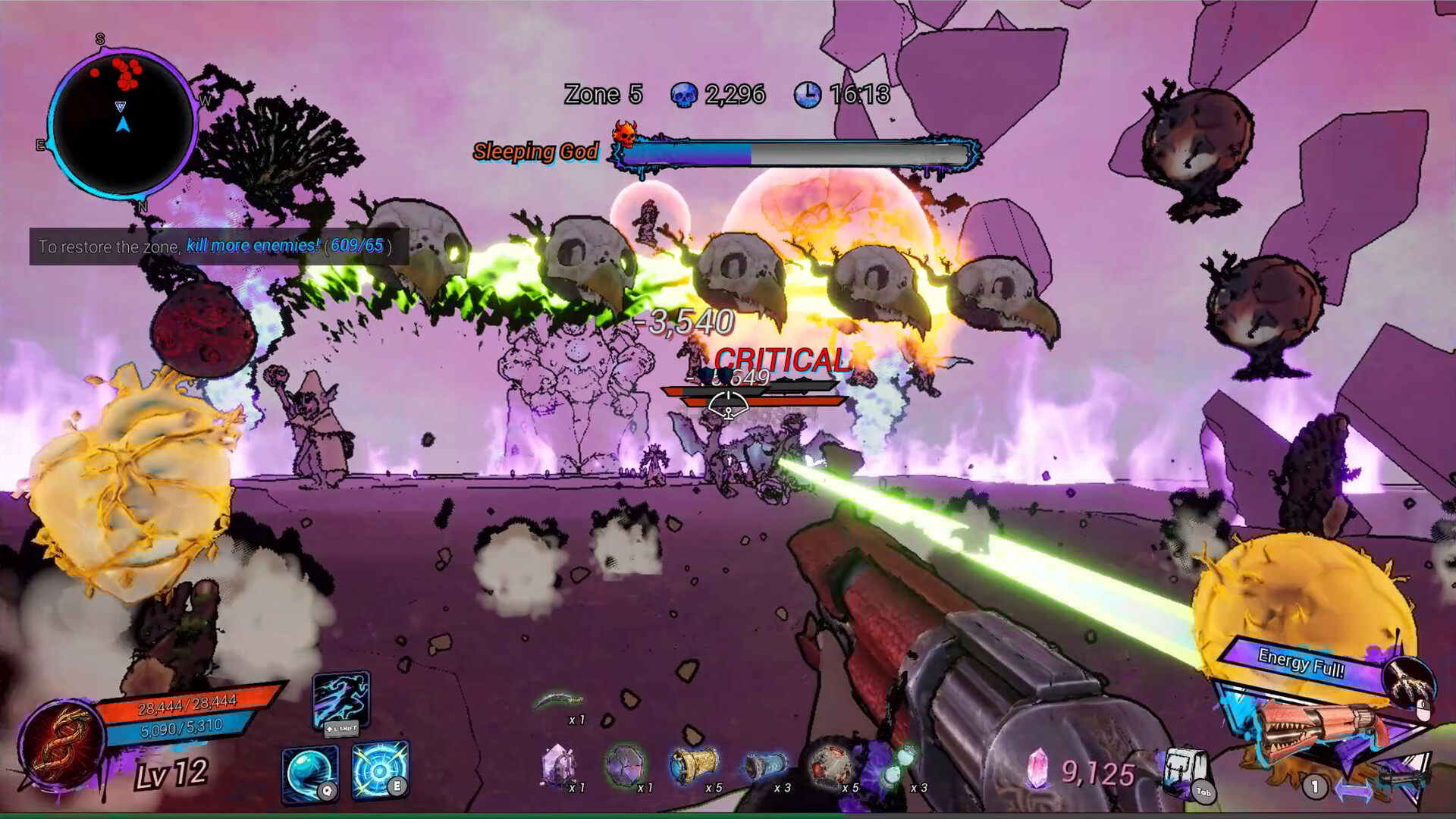Viewport: 1456px width, 819px height.
Task: Select the pale blue orbs item
Action: [x=899, y=764]
